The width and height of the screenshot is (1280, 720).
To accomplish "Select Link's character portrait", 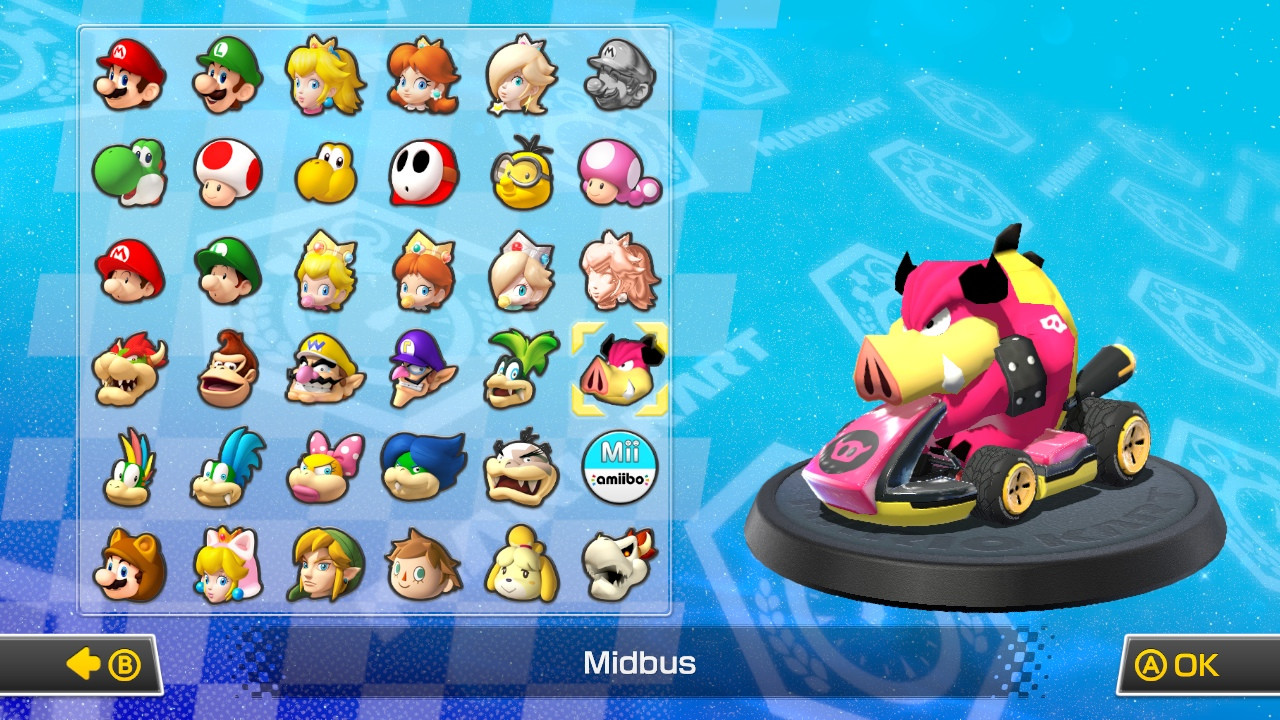I will pos(325,565).
